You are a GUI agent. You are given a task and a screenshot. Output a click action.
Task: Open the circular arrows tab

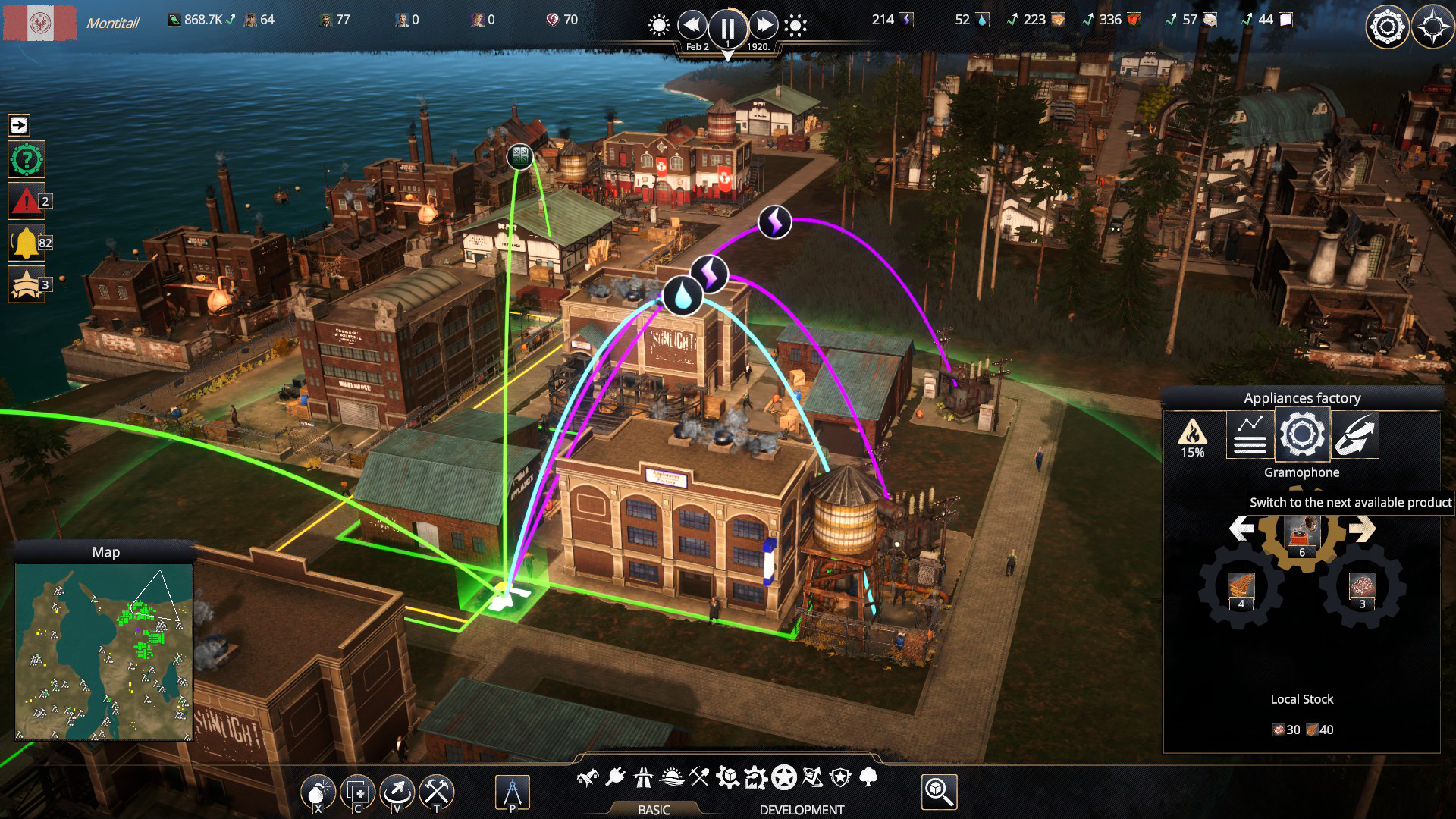point(1354,435)
